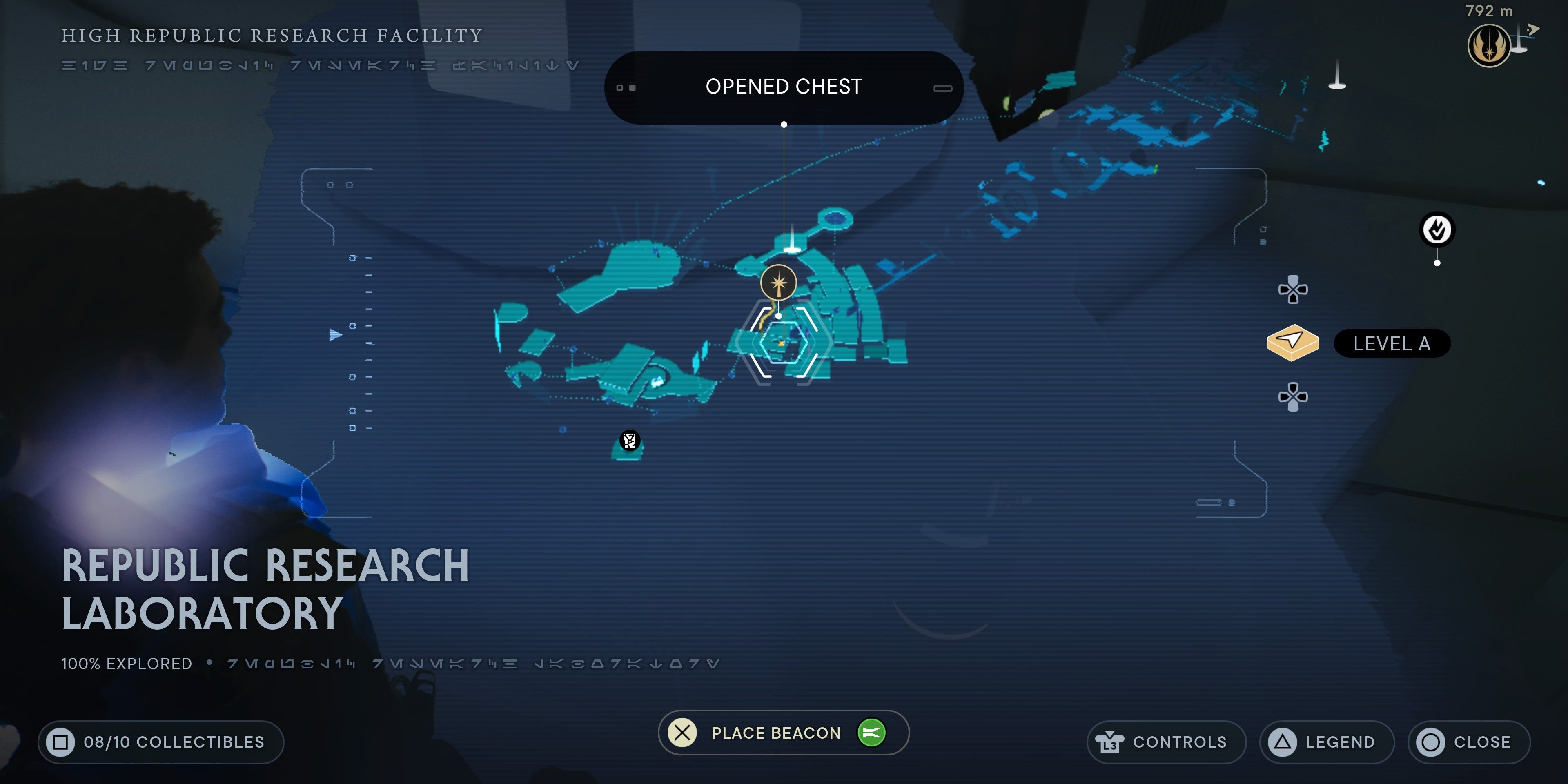Select the Level A floor indicator

pyautogui.click(x=1391, y=344)
